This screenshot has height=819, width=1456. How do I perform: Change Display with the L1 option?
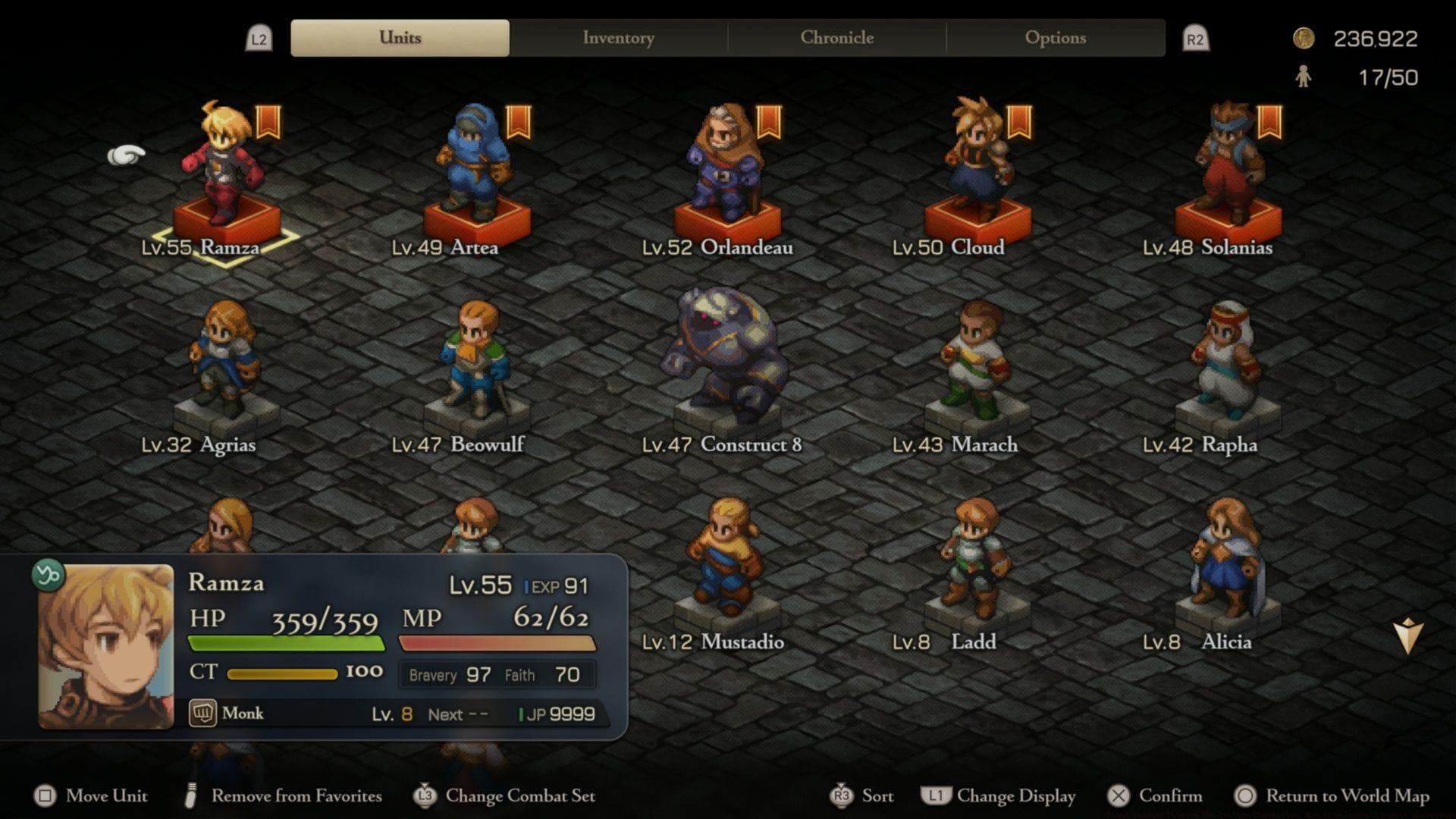point(999,795)
